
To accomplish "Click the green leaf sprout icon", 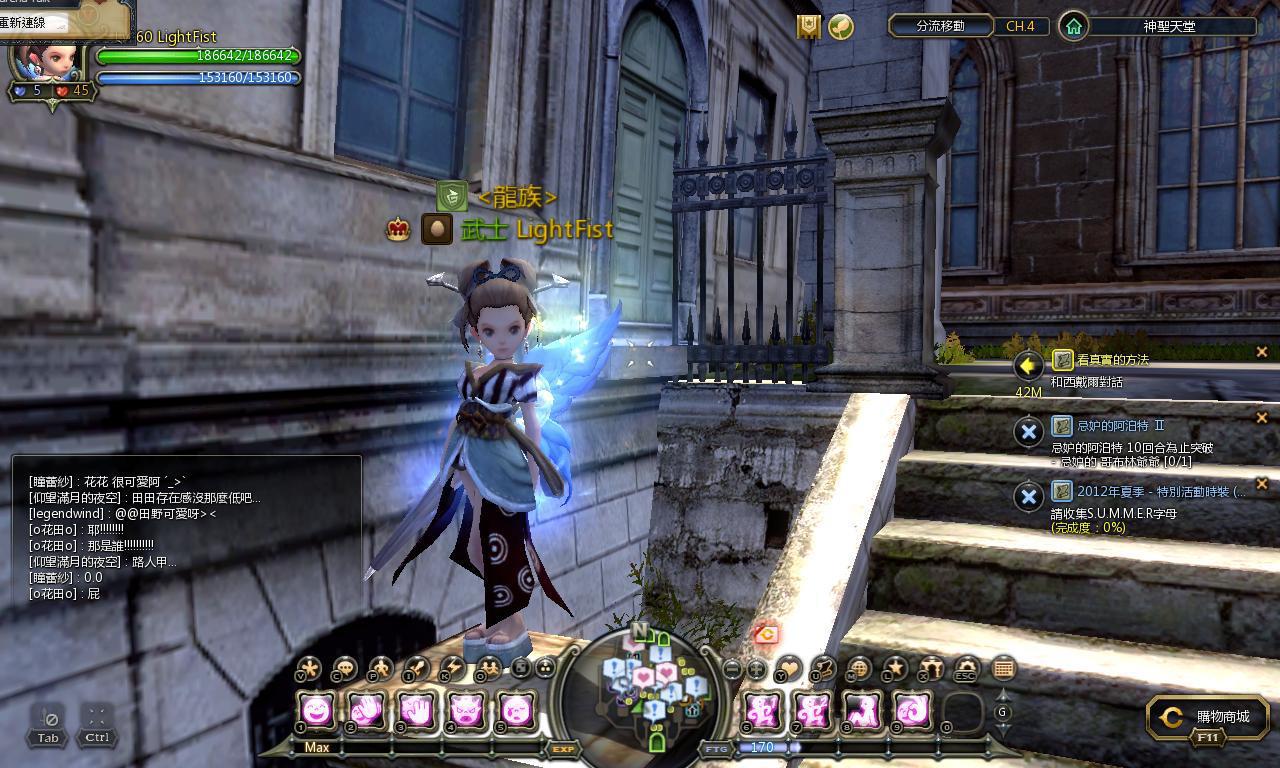I will tap(841, 27).
